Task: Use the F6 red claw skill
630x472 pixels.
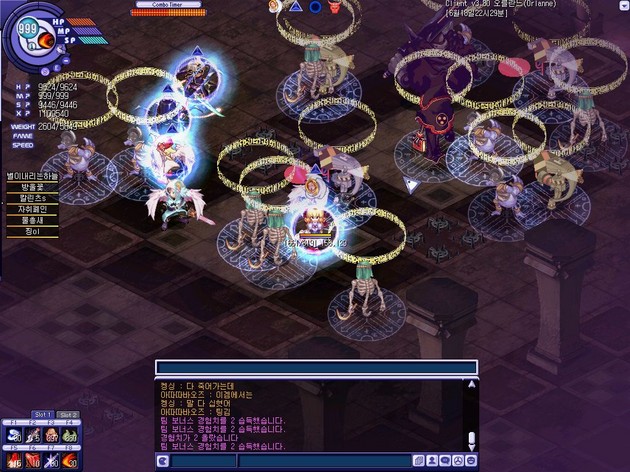Action: (33, 461)
